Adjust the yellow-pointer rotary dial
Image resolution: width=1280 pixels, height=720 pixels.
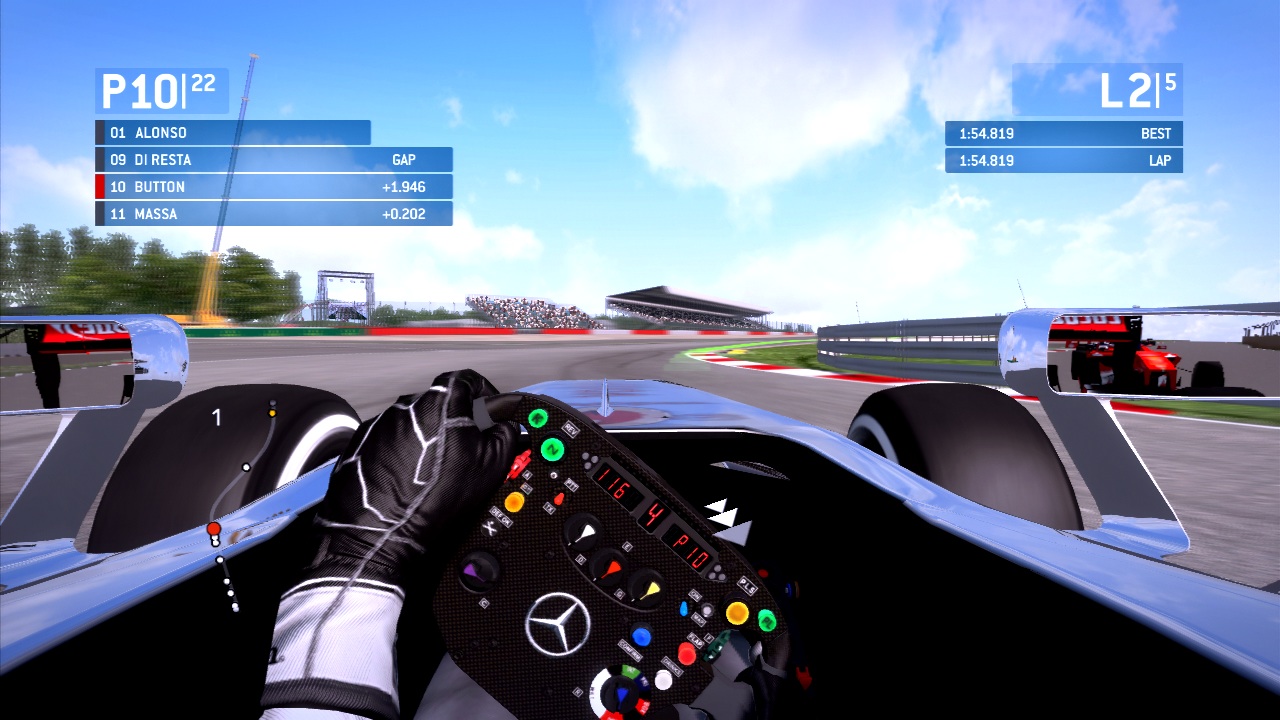(645, 588)
